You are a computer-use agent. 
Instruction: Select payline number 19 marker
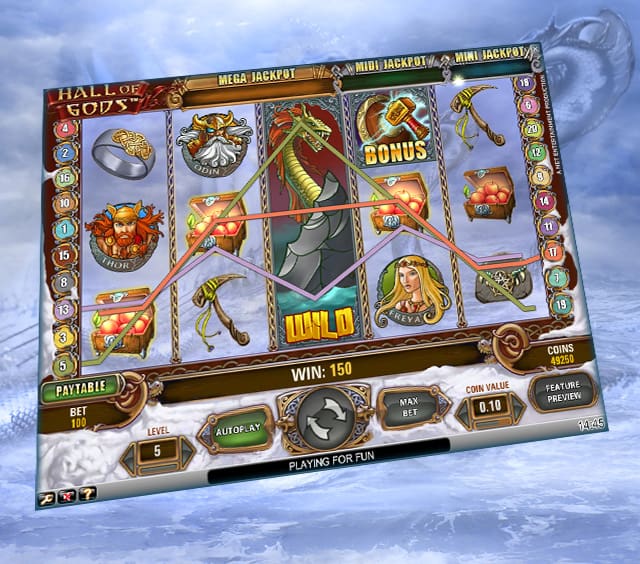[561, 303]
